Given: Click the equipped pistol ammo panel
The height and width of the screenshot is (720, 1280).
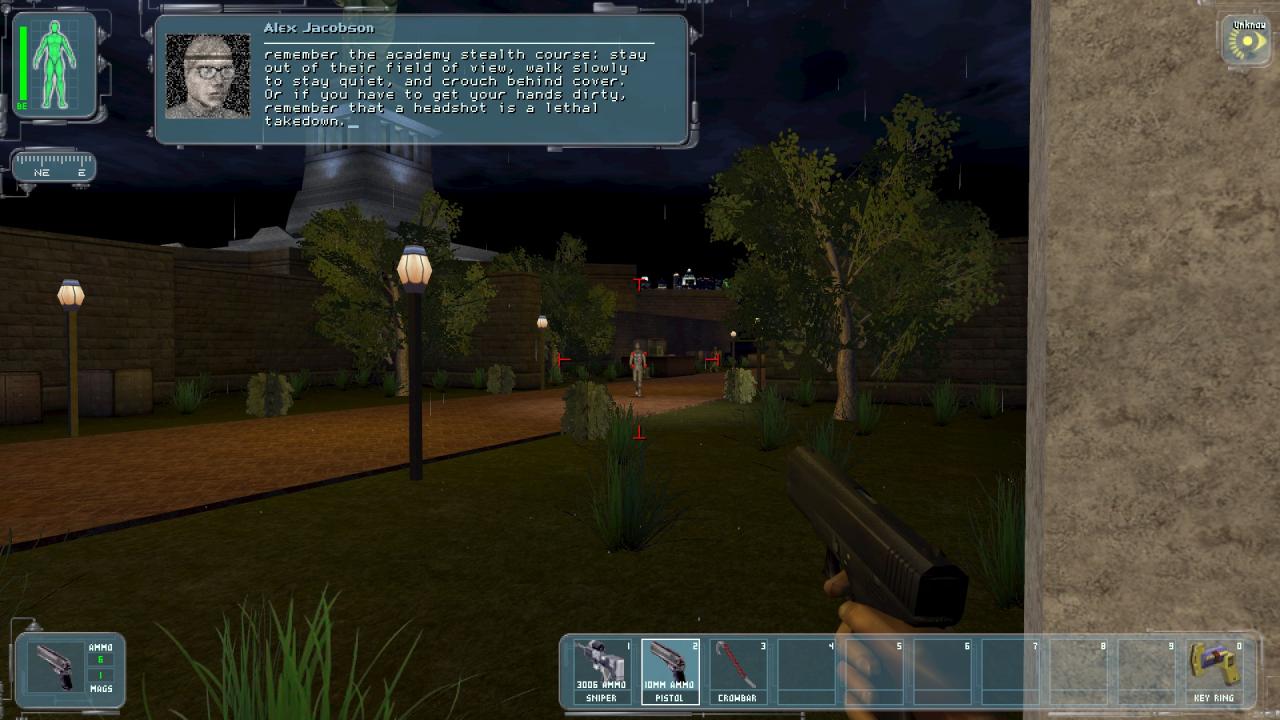Looking at the screenshot, I should pos(70,669).
